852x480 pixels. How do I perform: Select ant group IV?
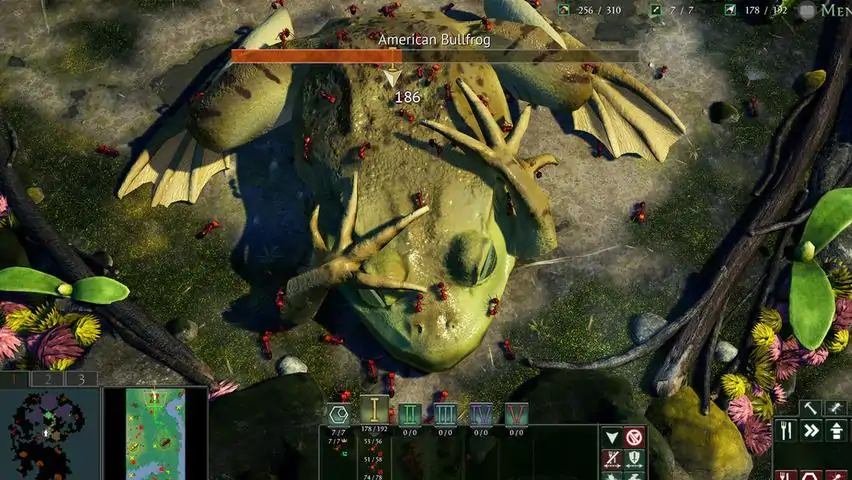coord(481,414)
